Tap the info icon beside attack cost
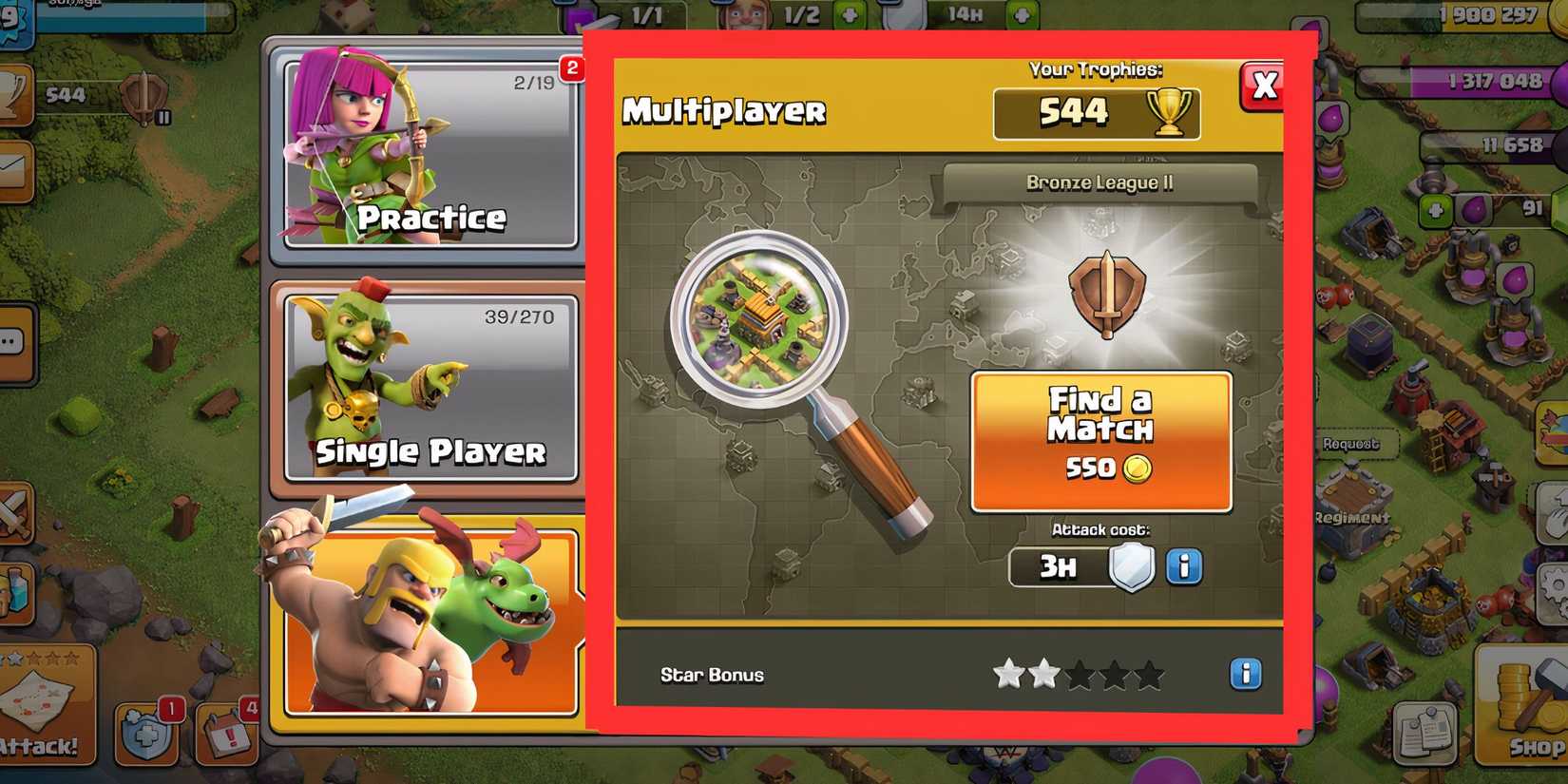 pyautogui.click(x=1182, y=567)
